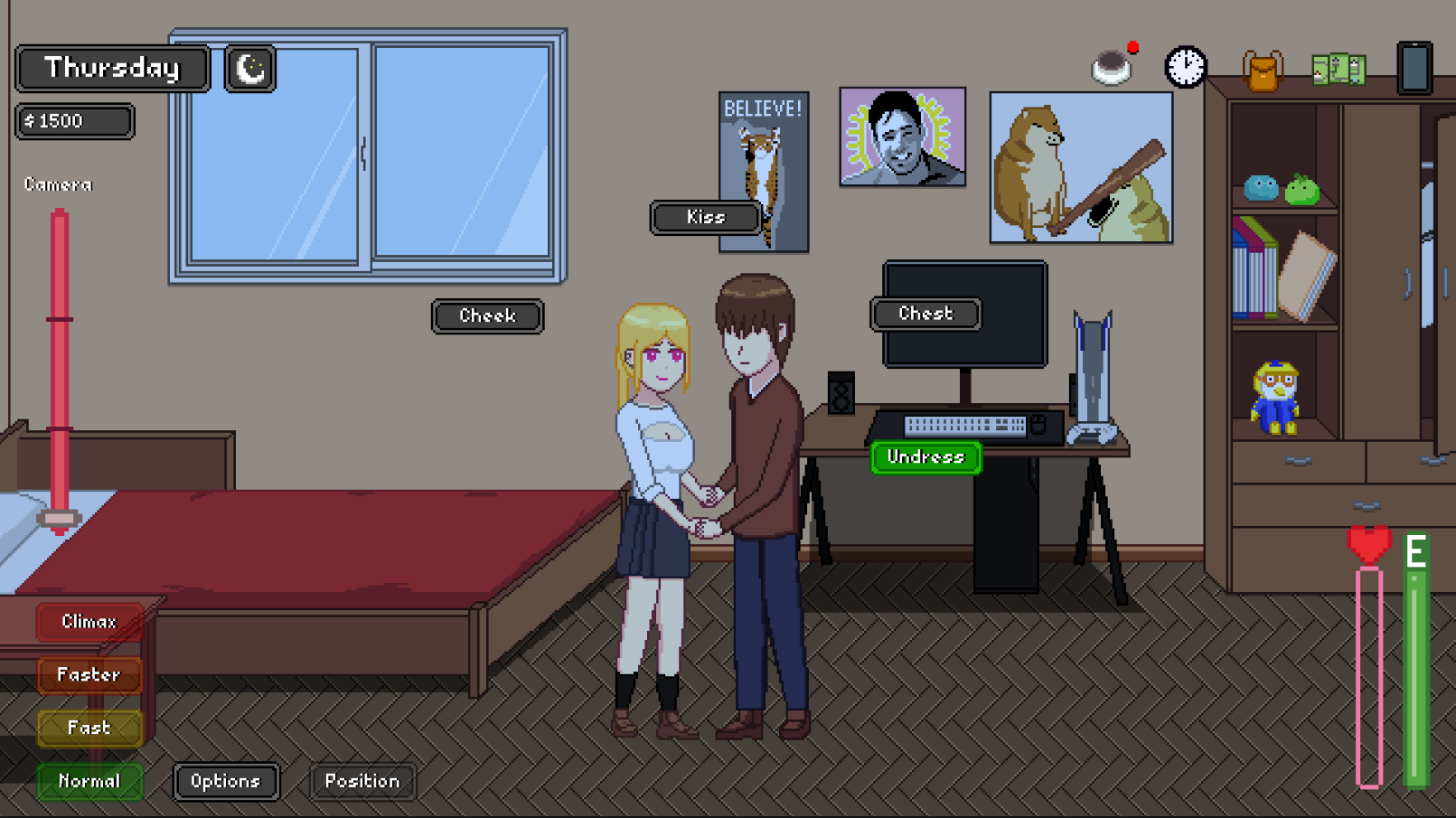Click the Thursday day label
Image resolution: width=1456 pixels, height=818 pixels.
click(x=112, y=67)
